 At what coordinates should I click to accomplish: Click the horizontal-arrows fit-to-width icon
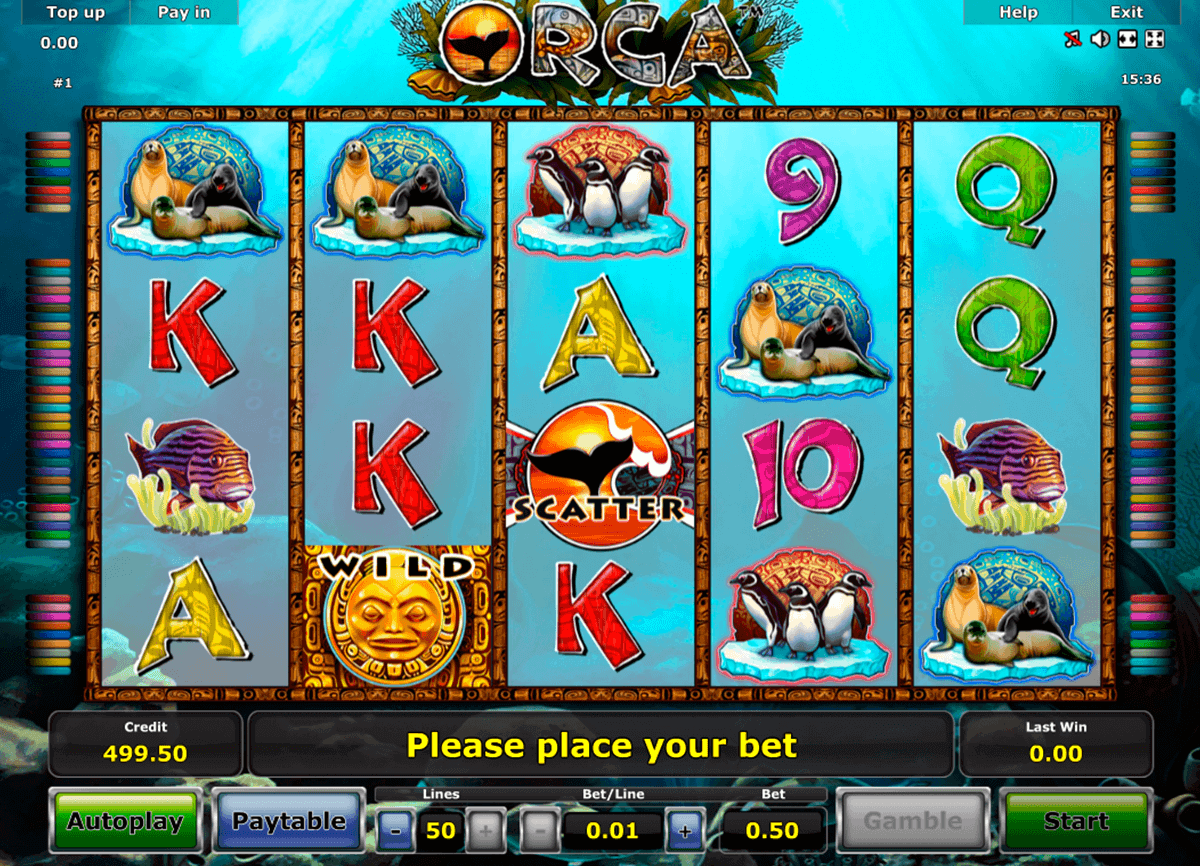pos(1127,40)
